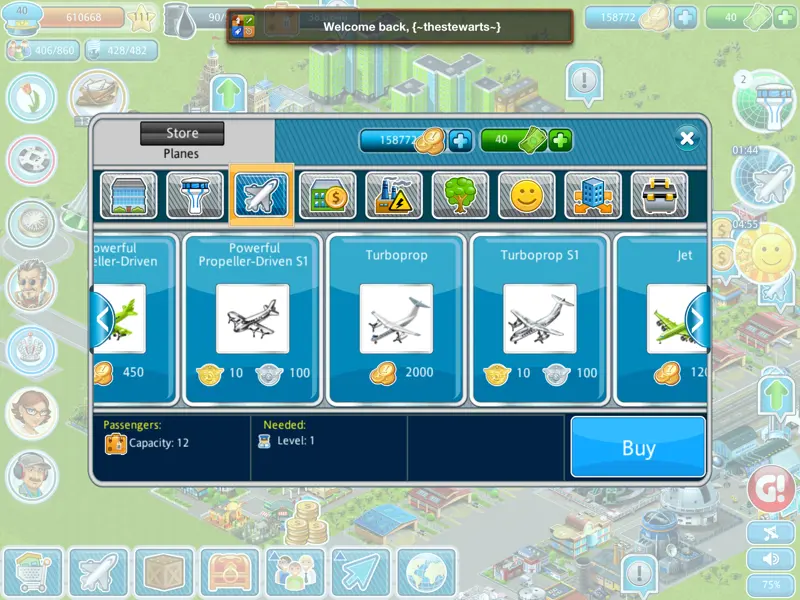
Task: Open the blue office buildings category
Action: click(593, 196)
